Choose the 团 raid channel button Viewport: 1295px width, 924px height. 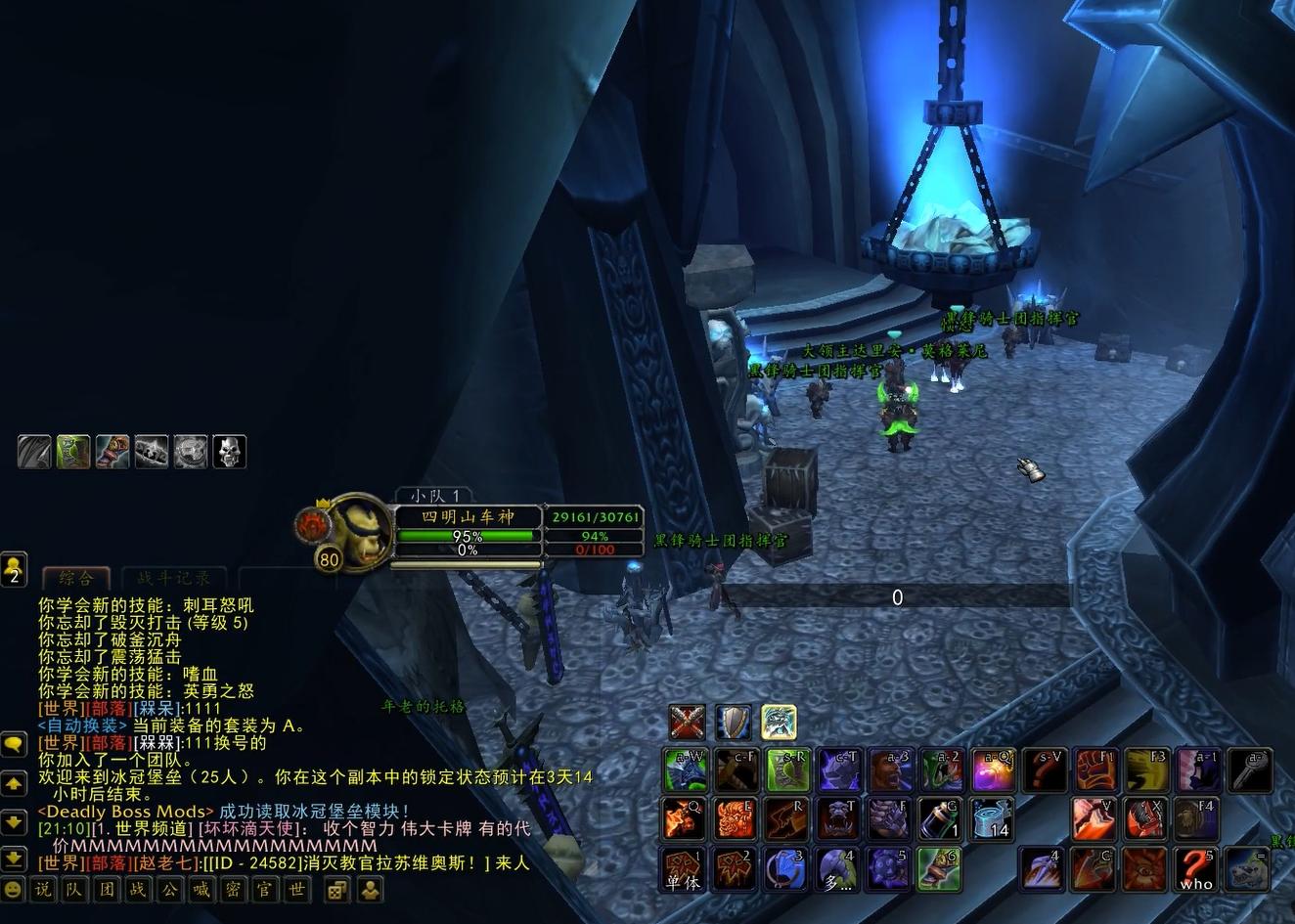[107, 890]
